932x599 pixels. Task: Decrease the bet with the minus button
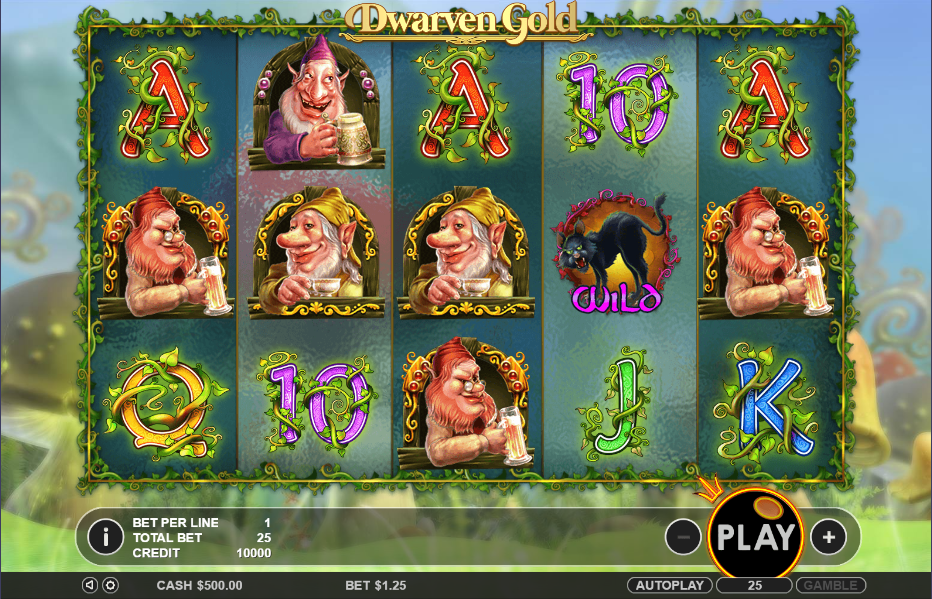(683, 537)
